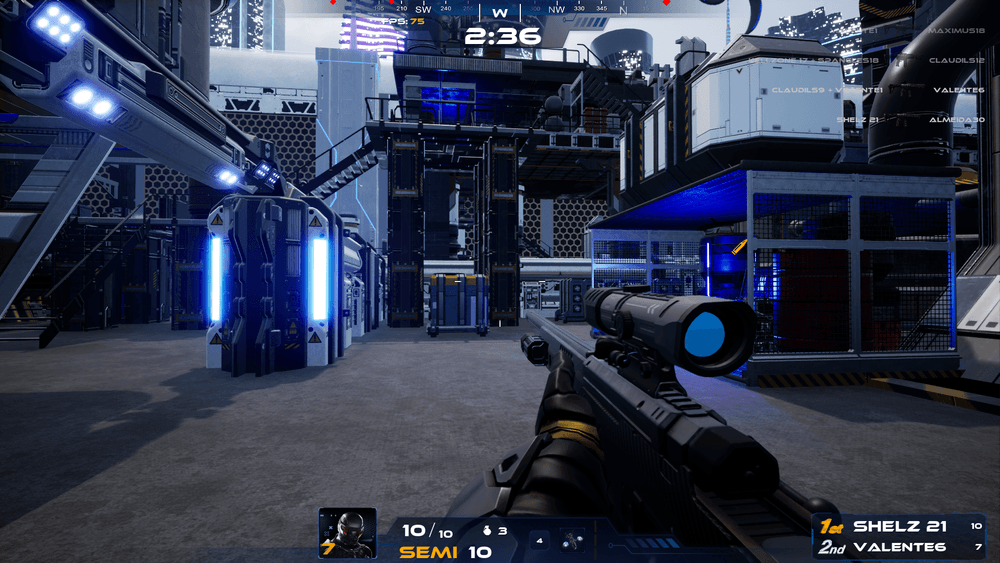Select the grenade icon next to ammo
Viewport: 1000px width, 563px height.
pos(489,531)
